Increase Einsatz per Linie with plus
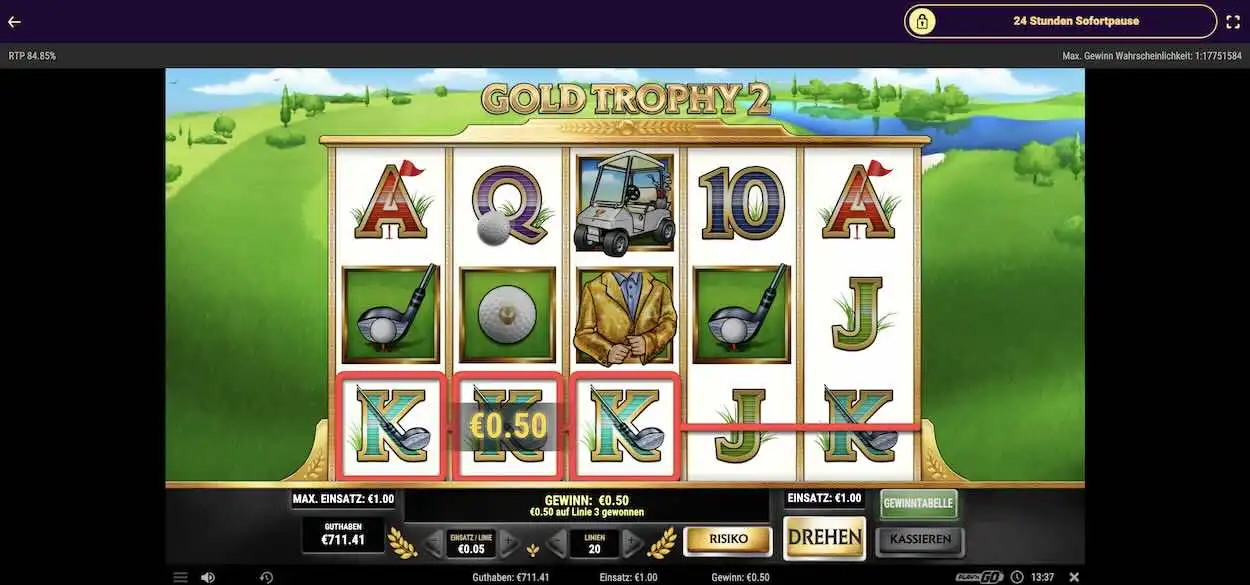Image resolution: width=1250 pixels, height=585 pixels. click(508, 544)
